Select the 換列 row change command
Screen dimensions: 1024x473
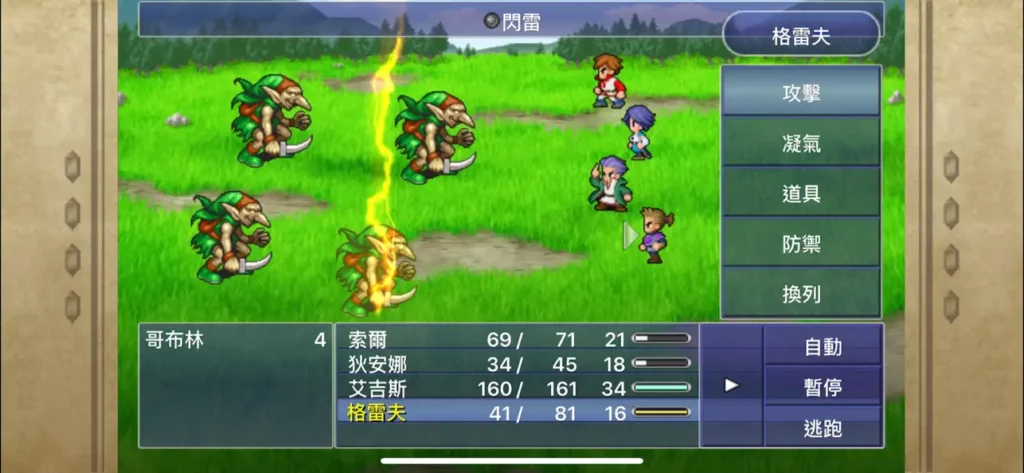[800, 293]
